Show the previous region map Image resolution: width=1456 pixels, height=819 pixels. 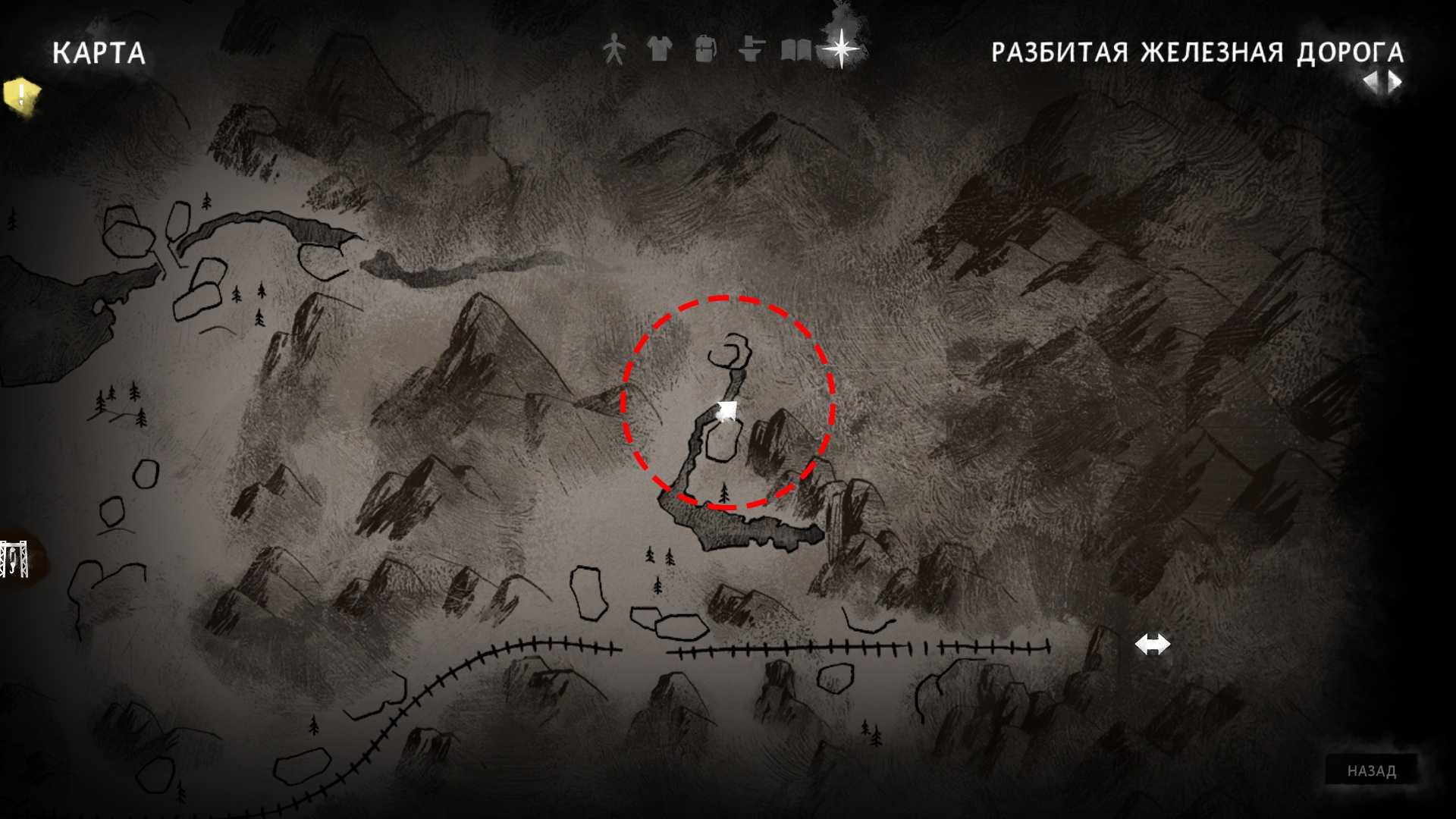pyautogui.click(x=1371, y=82)
